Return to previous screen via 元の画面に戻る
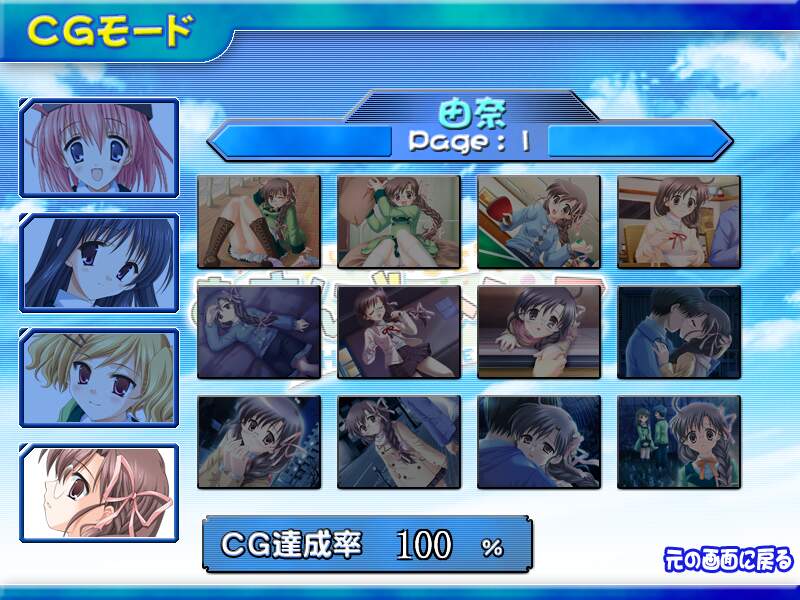800x600 pixels. [x=728, y=558]
